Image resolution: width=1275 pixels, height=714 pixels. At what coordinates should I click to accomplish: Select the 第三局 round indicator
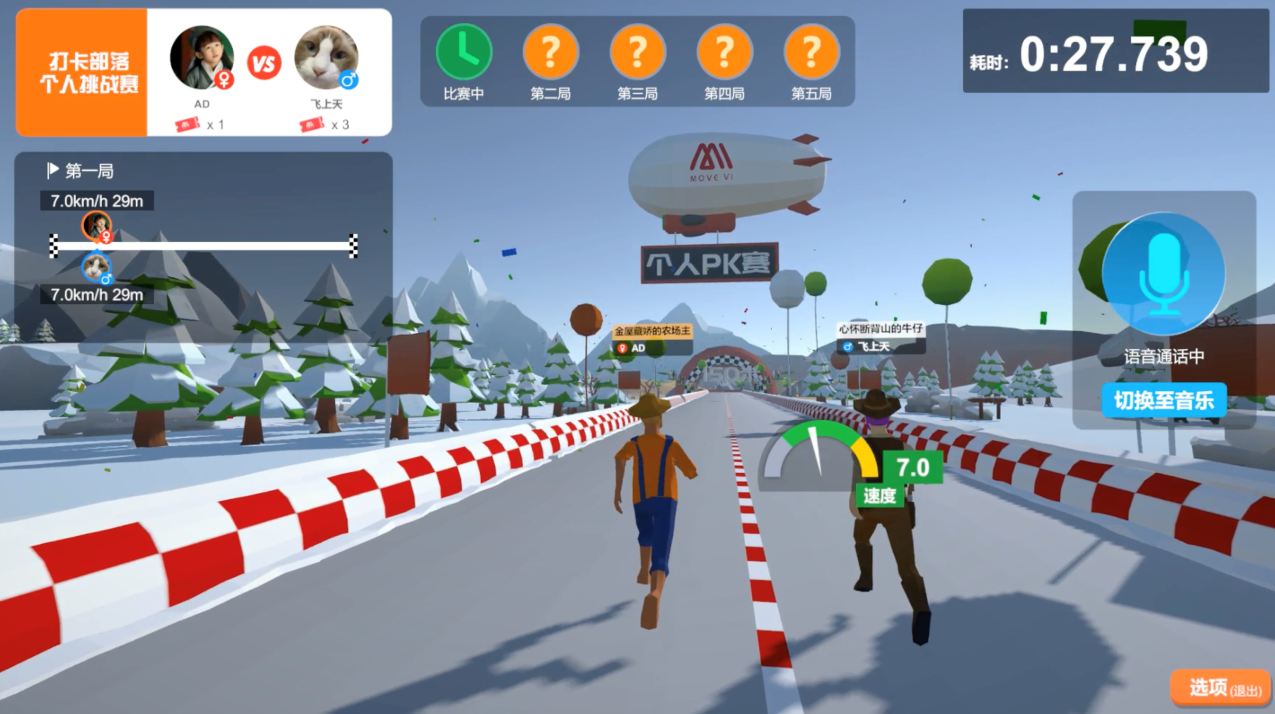pyautogui.click(x=638, y=51)
